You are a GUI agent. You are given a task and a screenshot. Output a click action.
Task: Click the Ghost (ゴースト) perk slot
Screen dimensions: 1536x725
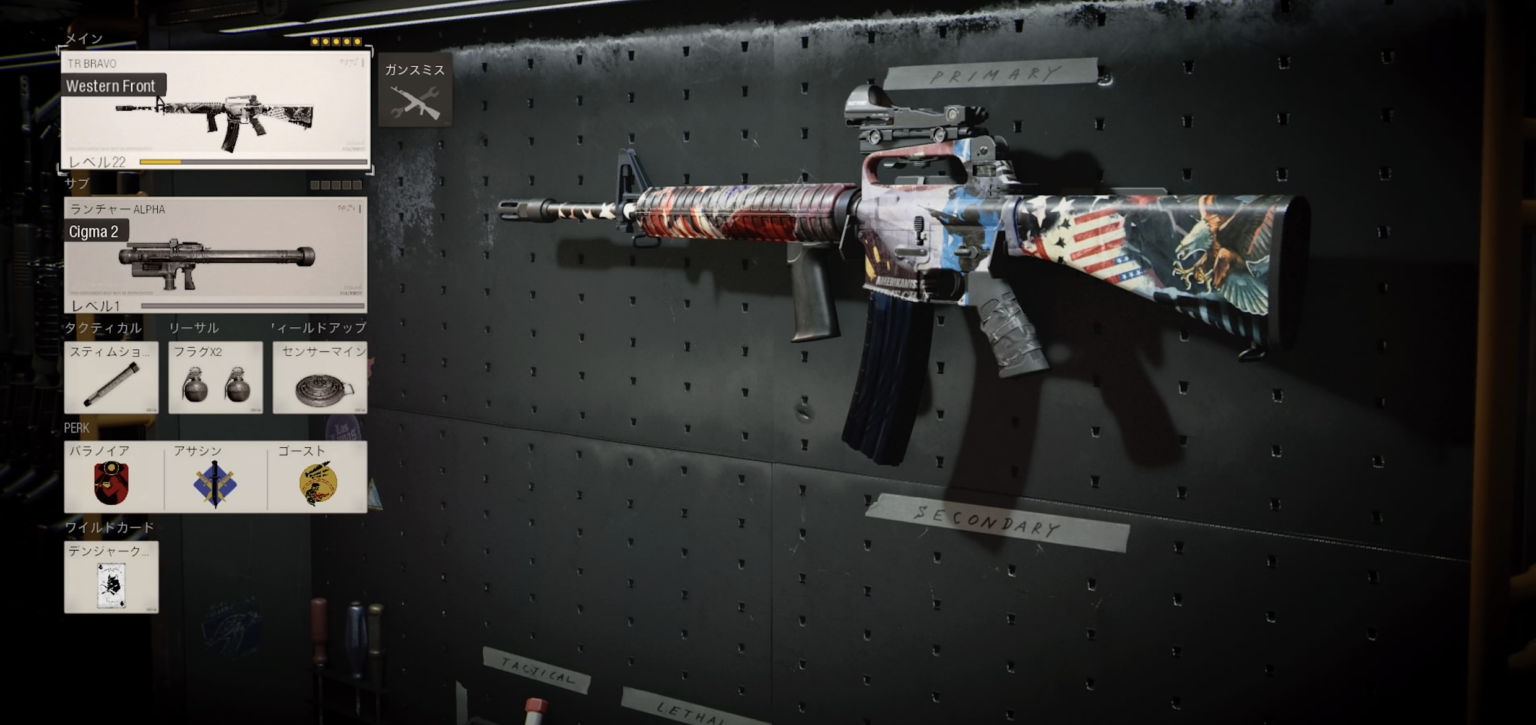[318, 478]
